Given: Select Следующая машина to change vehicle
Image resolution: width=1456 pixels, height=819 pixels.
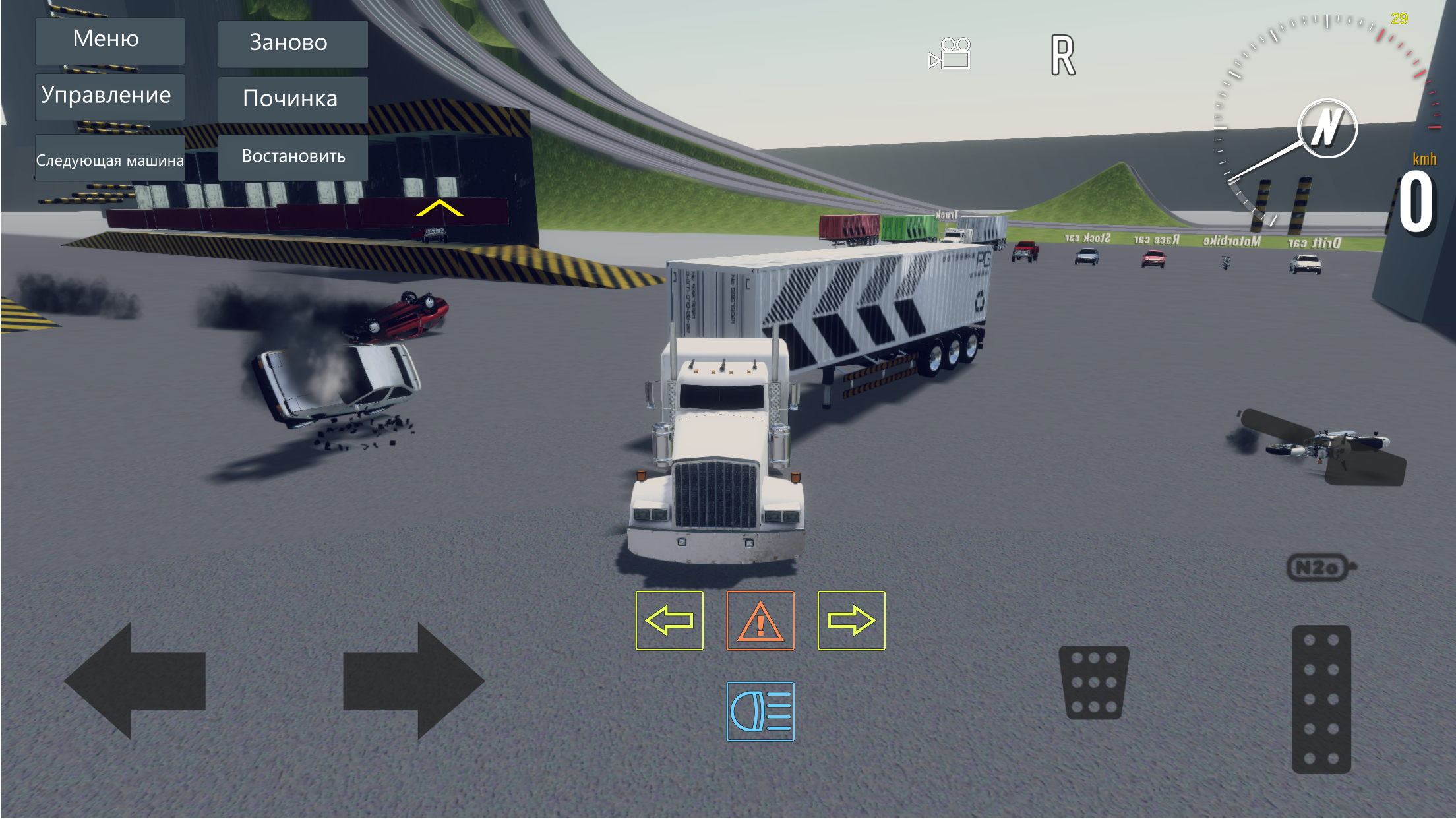Looking at the screenshot, I should tap(110, 158).
